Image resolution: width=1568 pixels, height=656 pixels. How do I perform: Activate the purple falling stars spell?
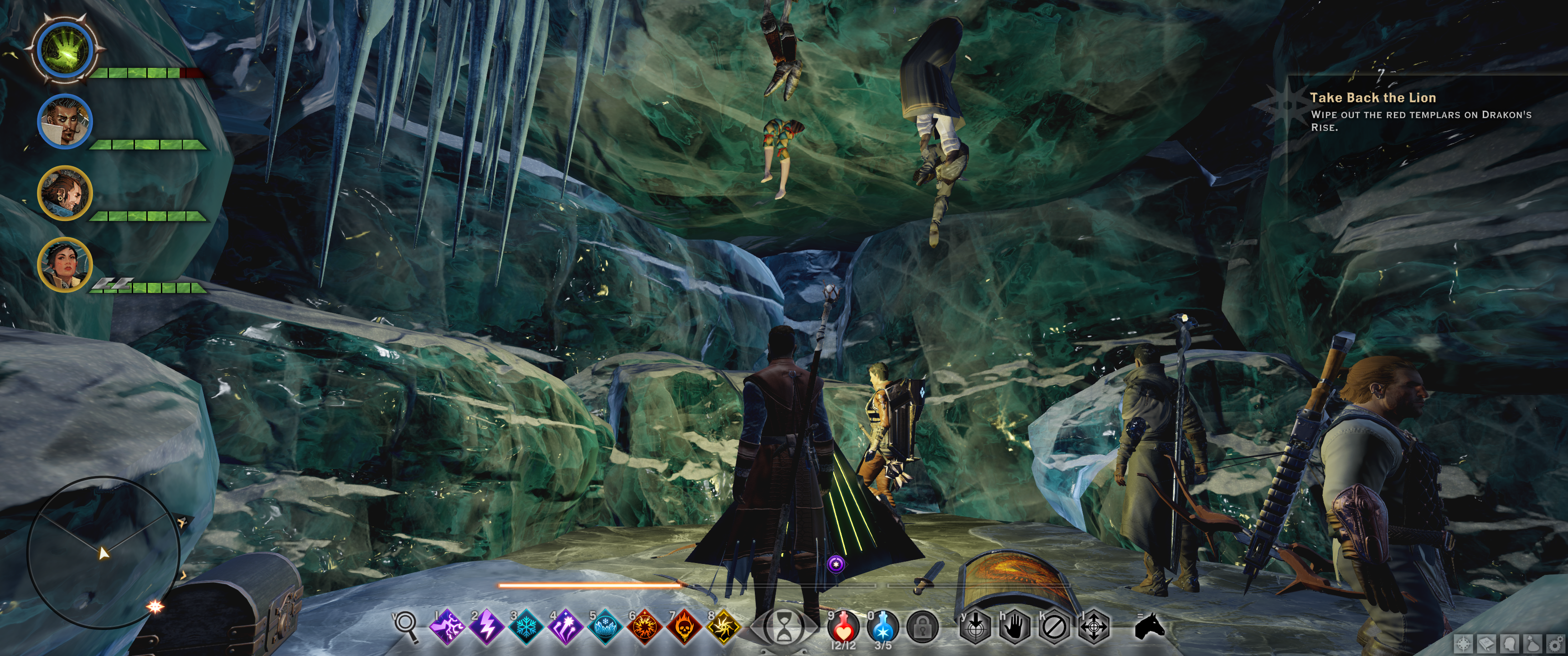[566, 626]
